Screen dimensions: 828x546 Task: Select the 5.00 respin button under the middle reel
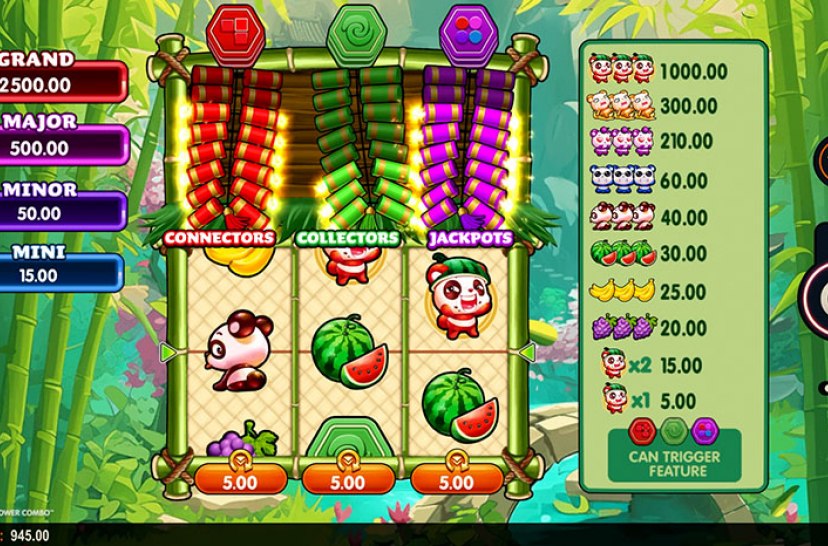[346, 479]
